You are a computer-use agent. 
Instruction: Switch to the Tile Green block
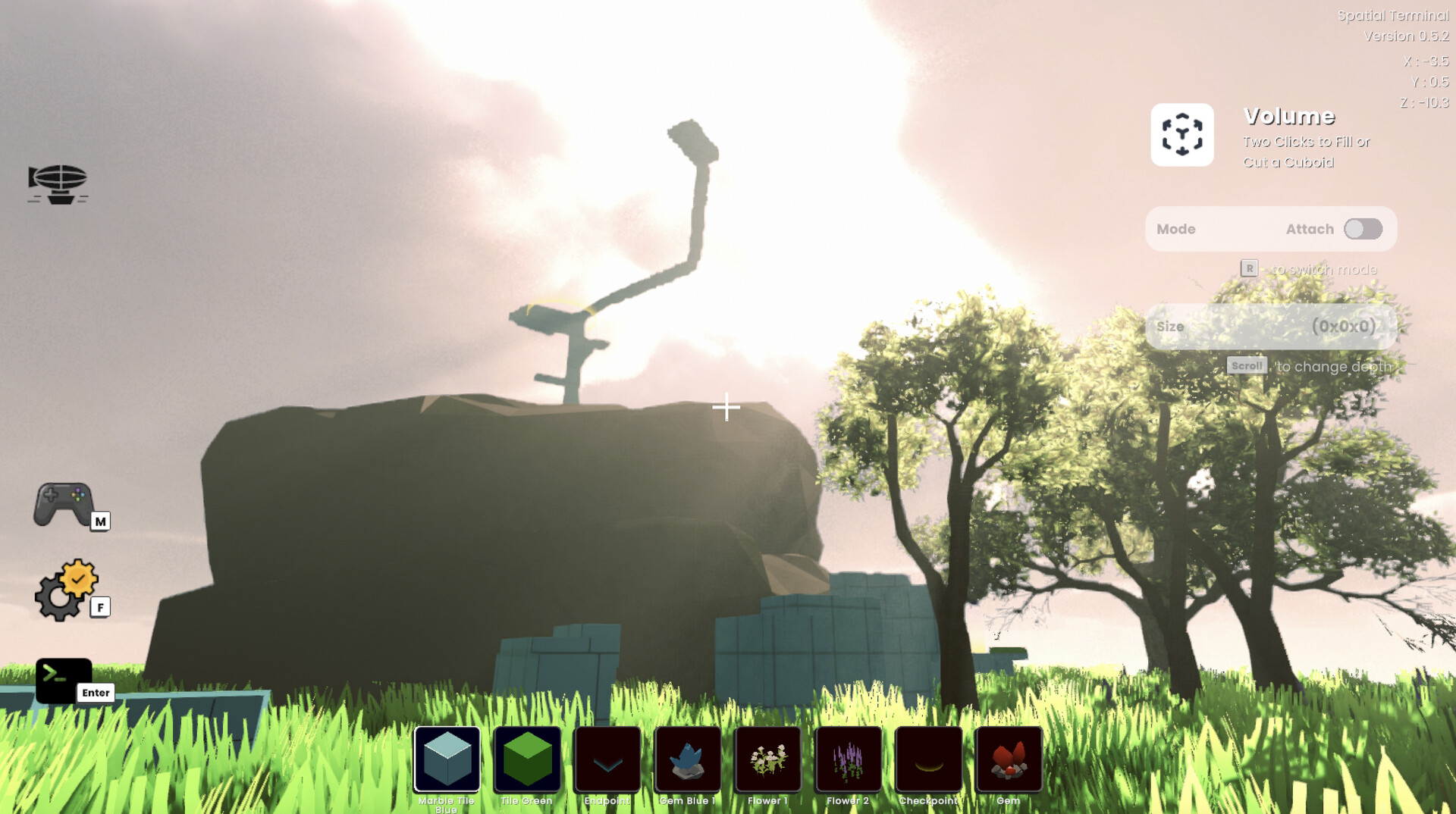point(527,760)
